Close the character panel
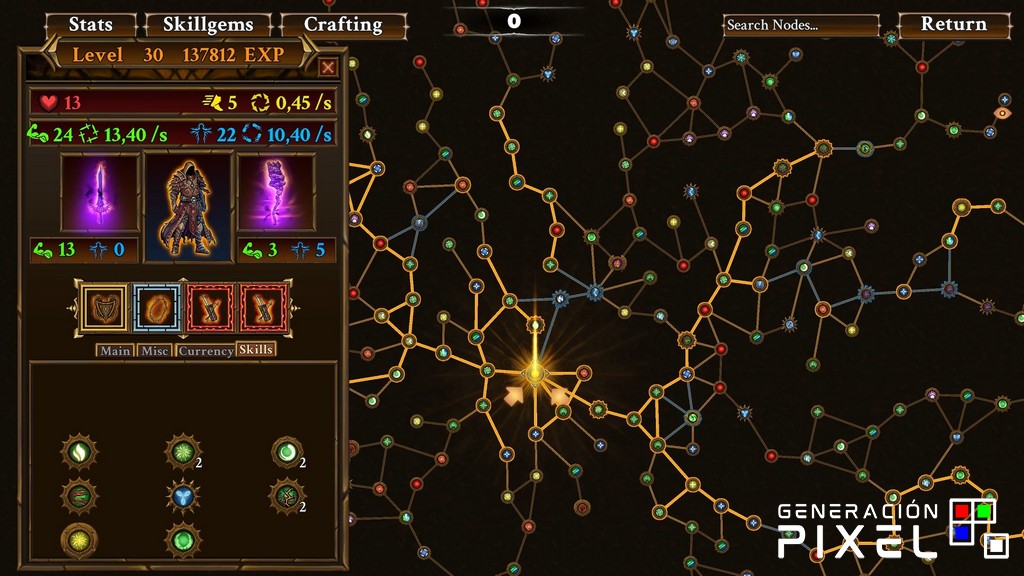Image resolution: width=1024 pixels, height=576 pixels. (328, 67)
